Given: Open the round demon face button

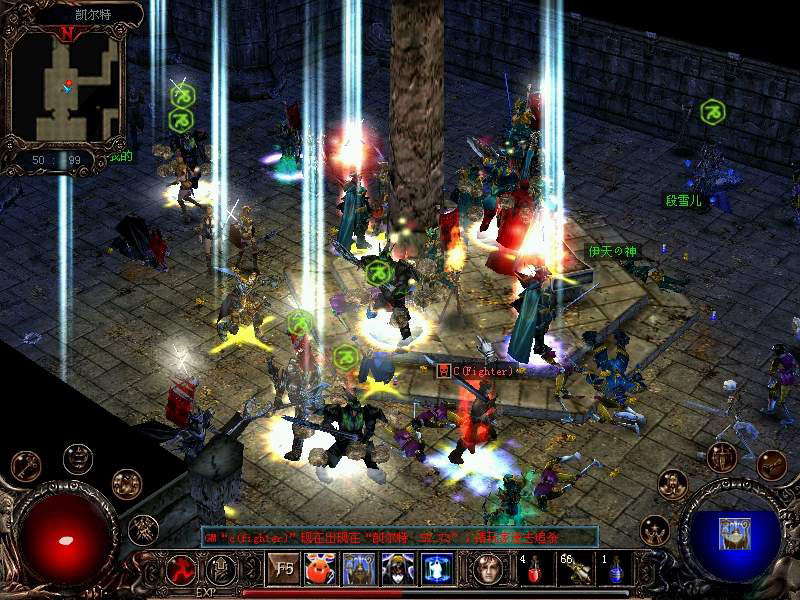Looking at the screenshot, I should pos(77,458).
